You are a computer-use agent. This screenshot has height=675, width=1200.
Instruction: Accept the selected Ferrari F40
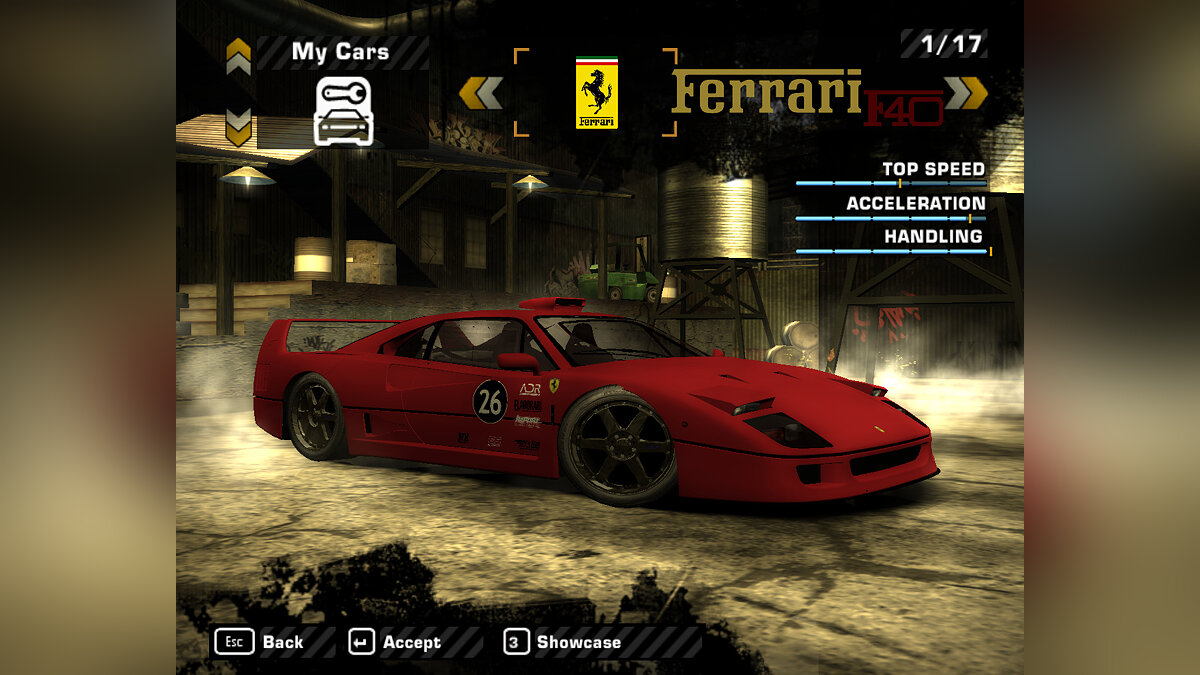coord(395,642)
